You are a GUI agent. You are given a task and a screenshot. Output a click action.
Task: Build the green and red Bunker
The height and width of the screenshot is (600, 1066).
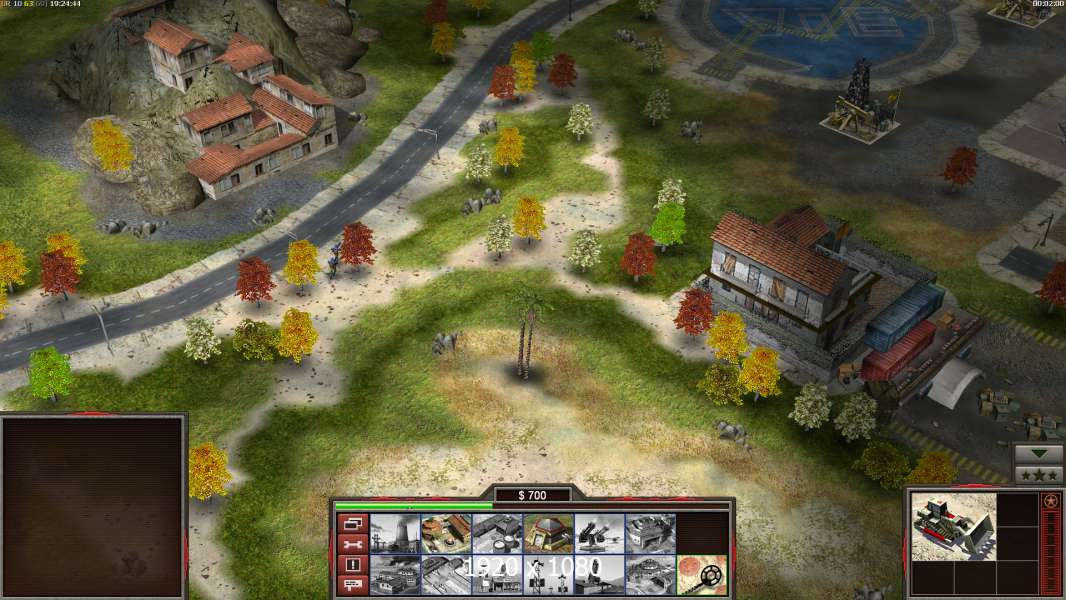click(x=548, y=533)
